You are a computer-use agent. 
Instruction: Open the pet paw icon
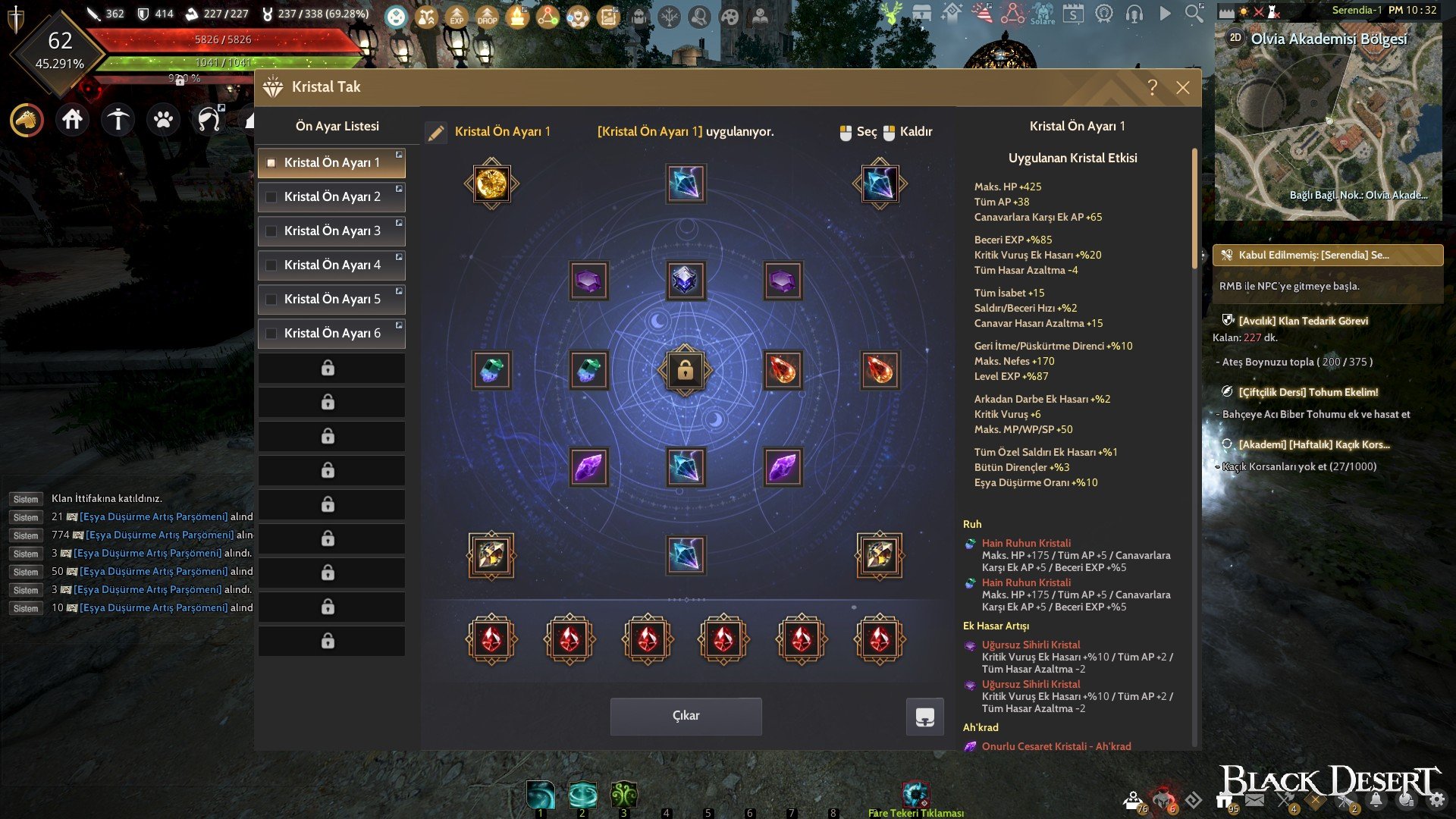point(163,120)
